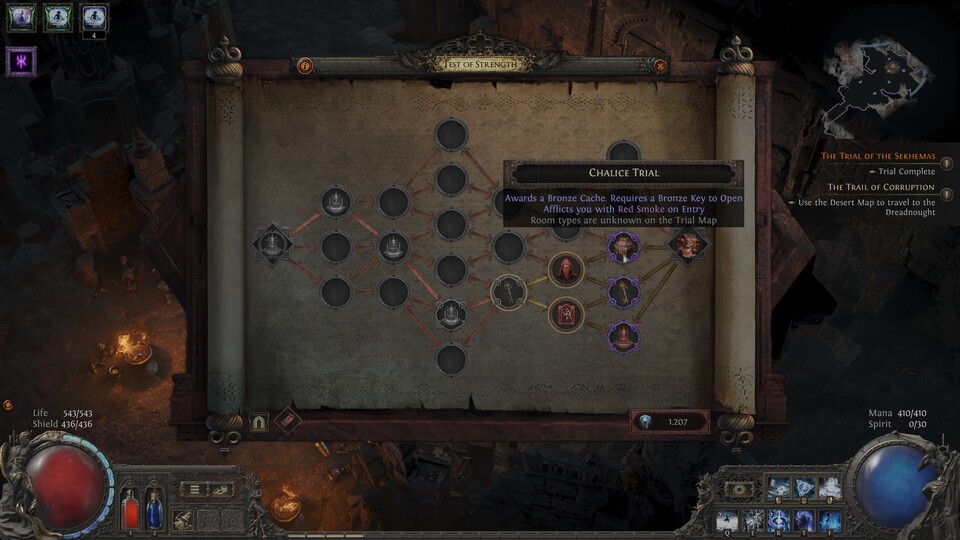
Task: Select the golden key room node
Action: (x=624, y=292)
